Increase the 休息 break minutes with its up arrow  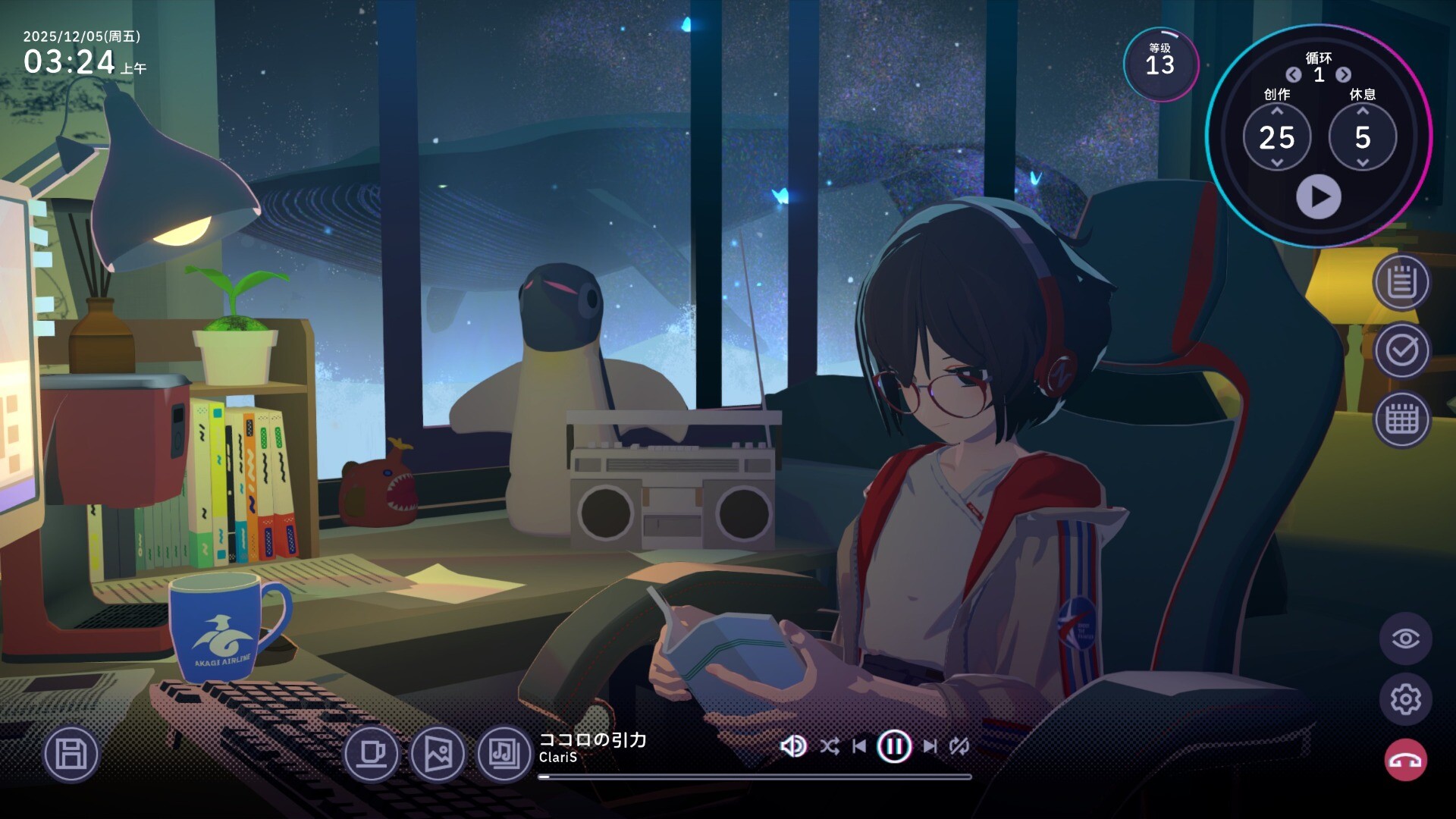[1363, 111]
